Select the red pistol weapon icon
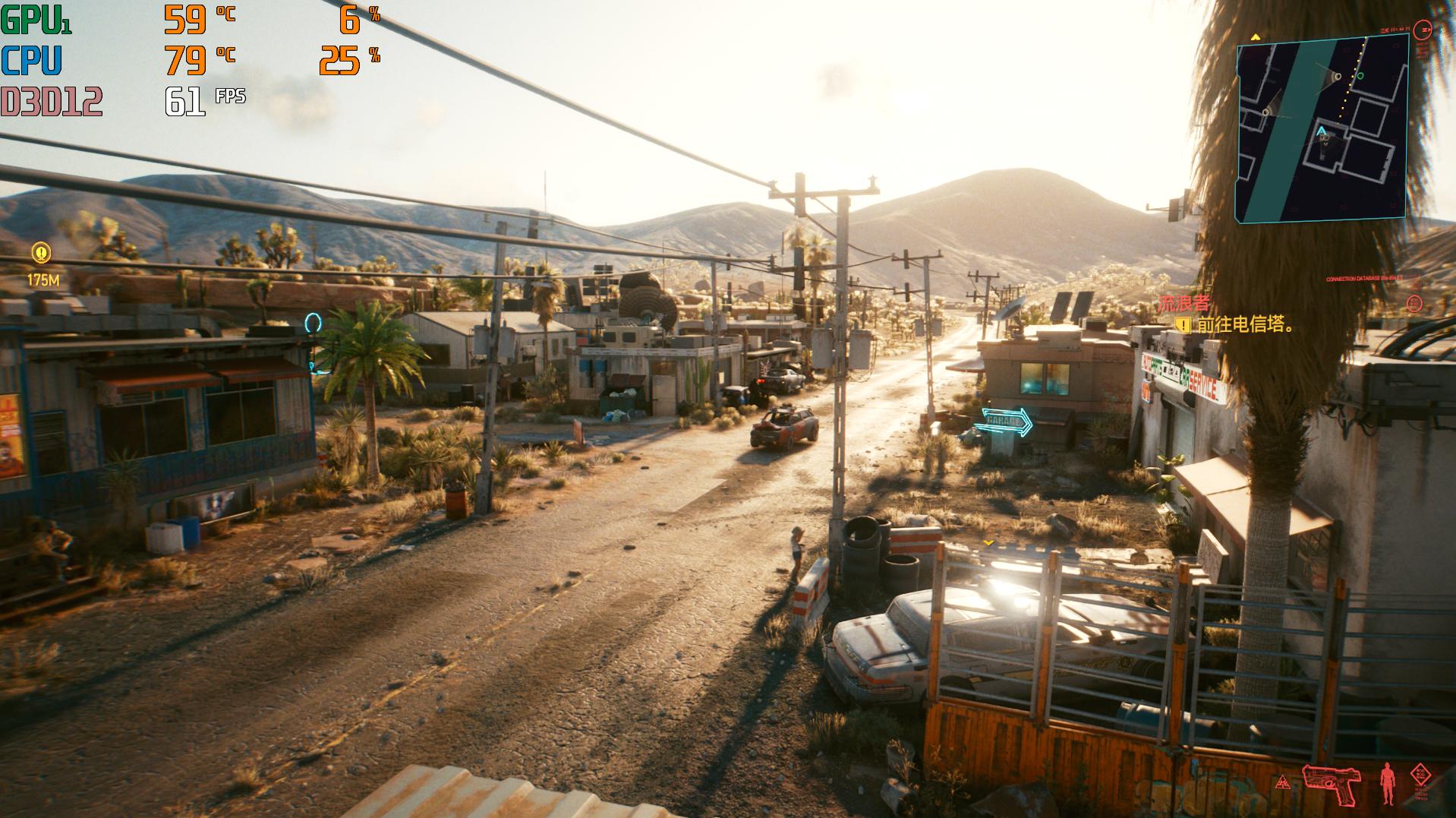1456x818 pixels. coord(1330,784)
